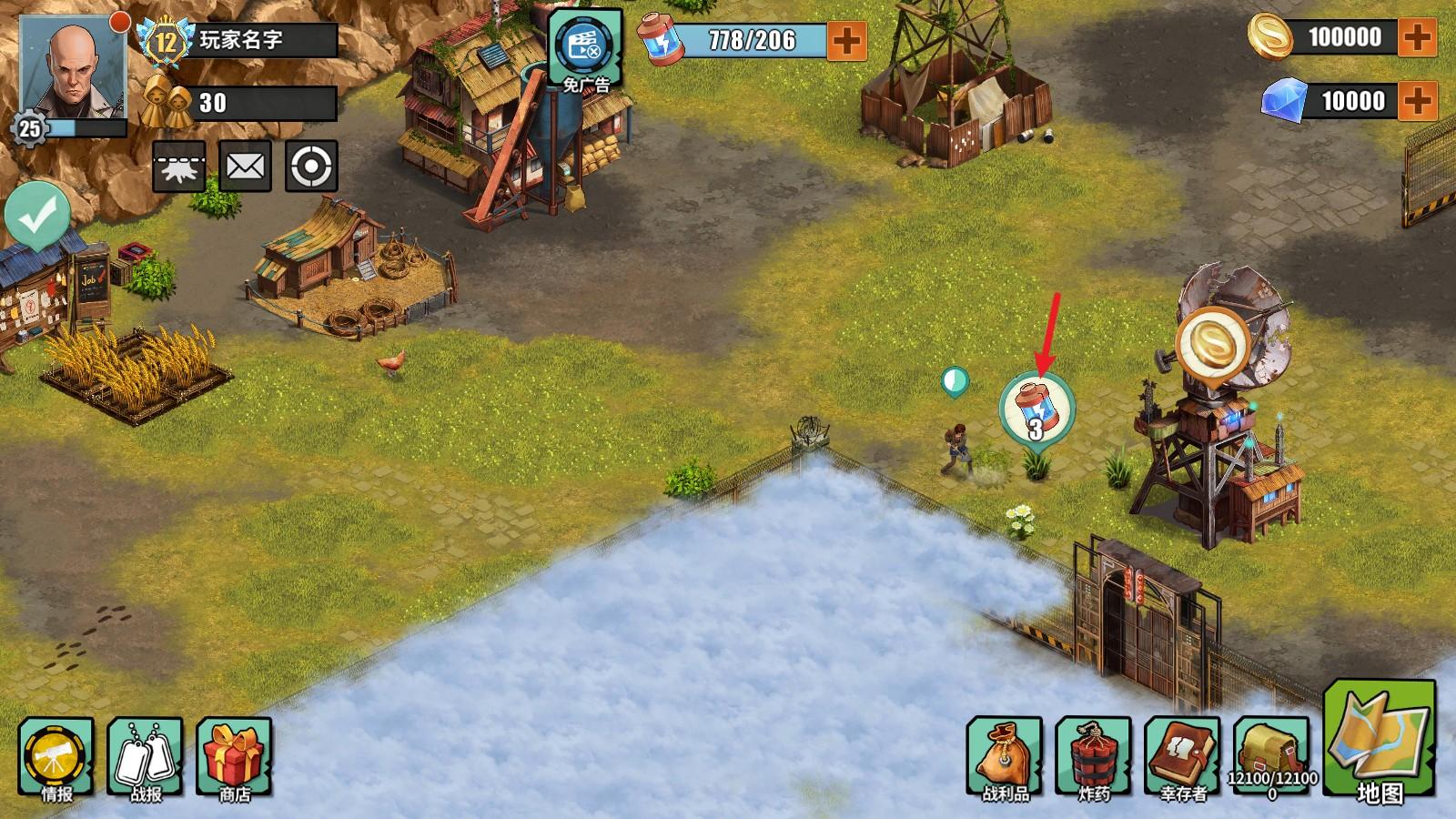1456x819 pixels.
Task: Tap the 免广告 ad-free button
Action: coord(585,51)
